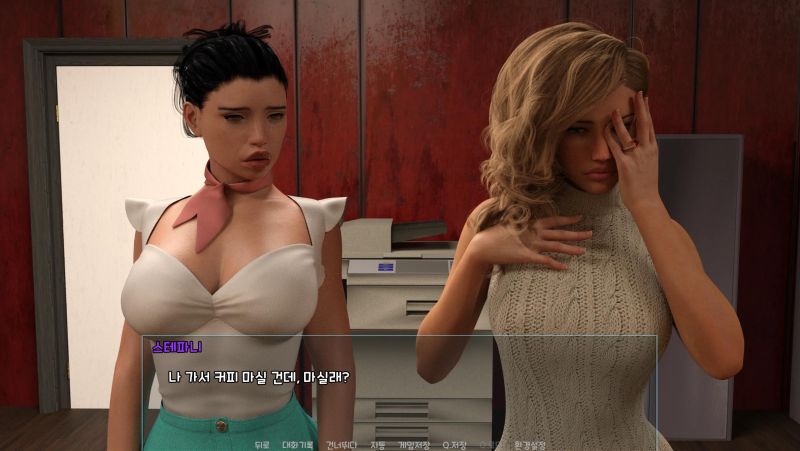Skip dialogue with 건너뛰다
This screenshot has height=451, width=800.
click(341, 444)
